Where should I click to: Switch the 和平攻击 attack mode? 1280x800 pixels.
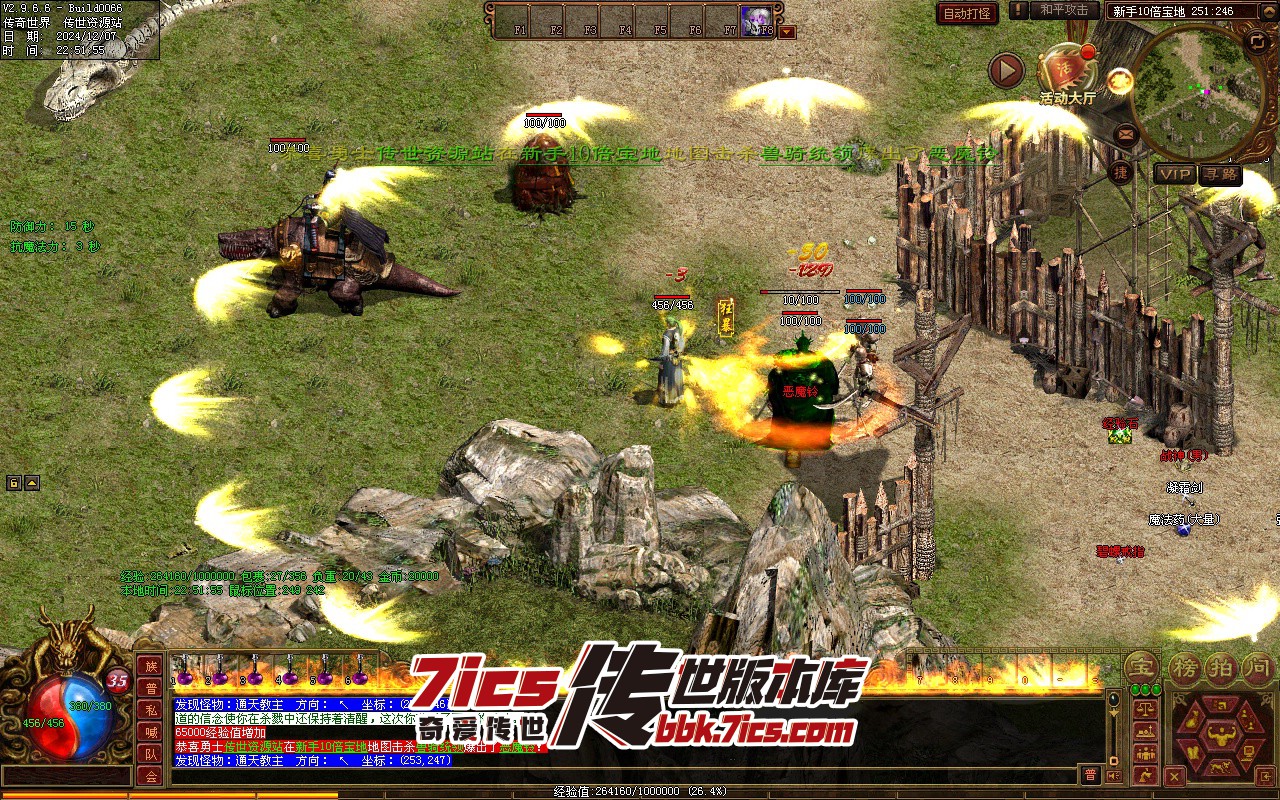(x=1063, y=10)
